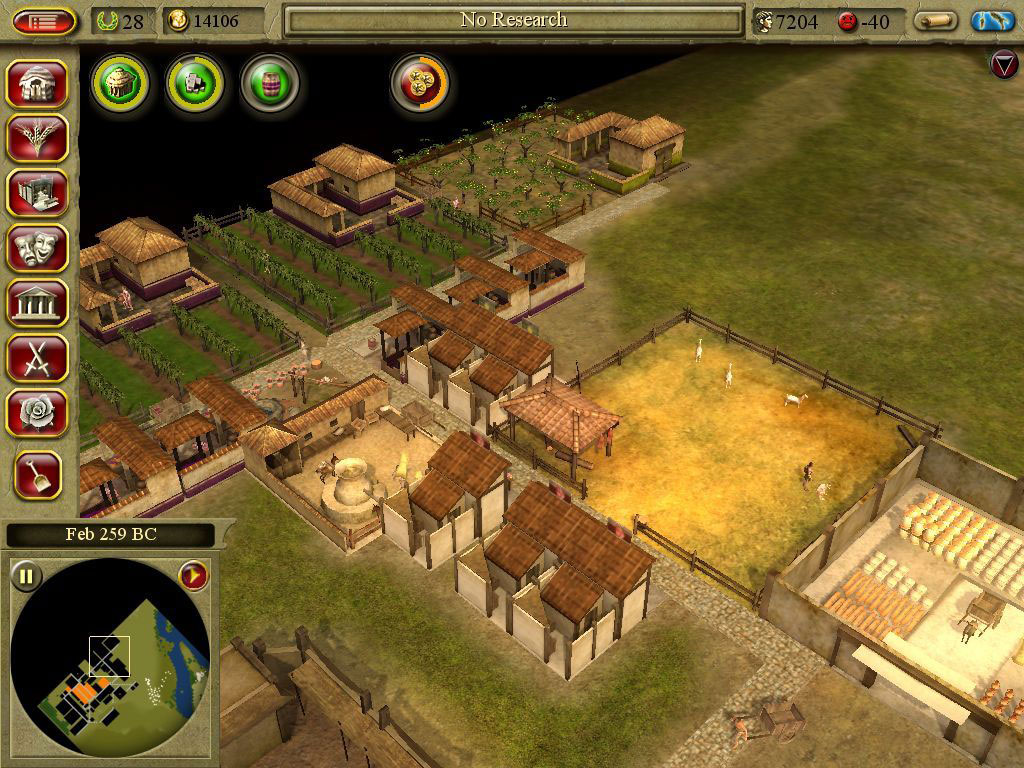Image resolution: width=1024 pixels, height=768 pixels.
Task: Click the gold coins alert icon
Action: [420, 82]
